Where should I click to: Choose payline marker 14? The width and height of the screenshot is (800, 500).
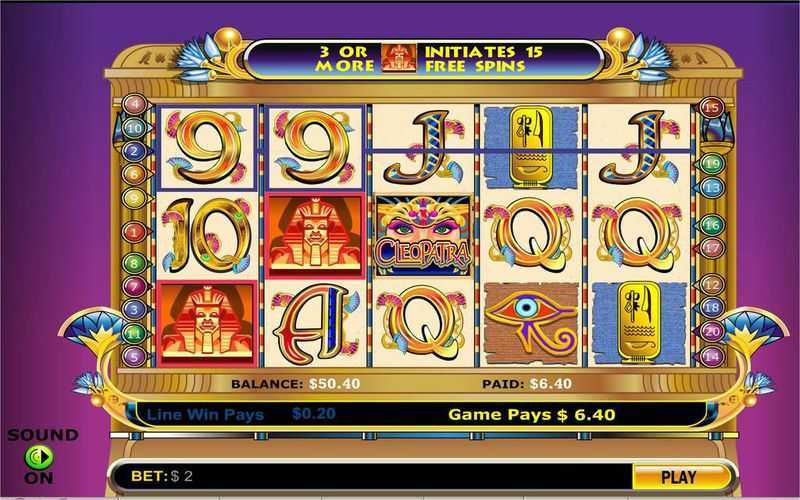711,355
